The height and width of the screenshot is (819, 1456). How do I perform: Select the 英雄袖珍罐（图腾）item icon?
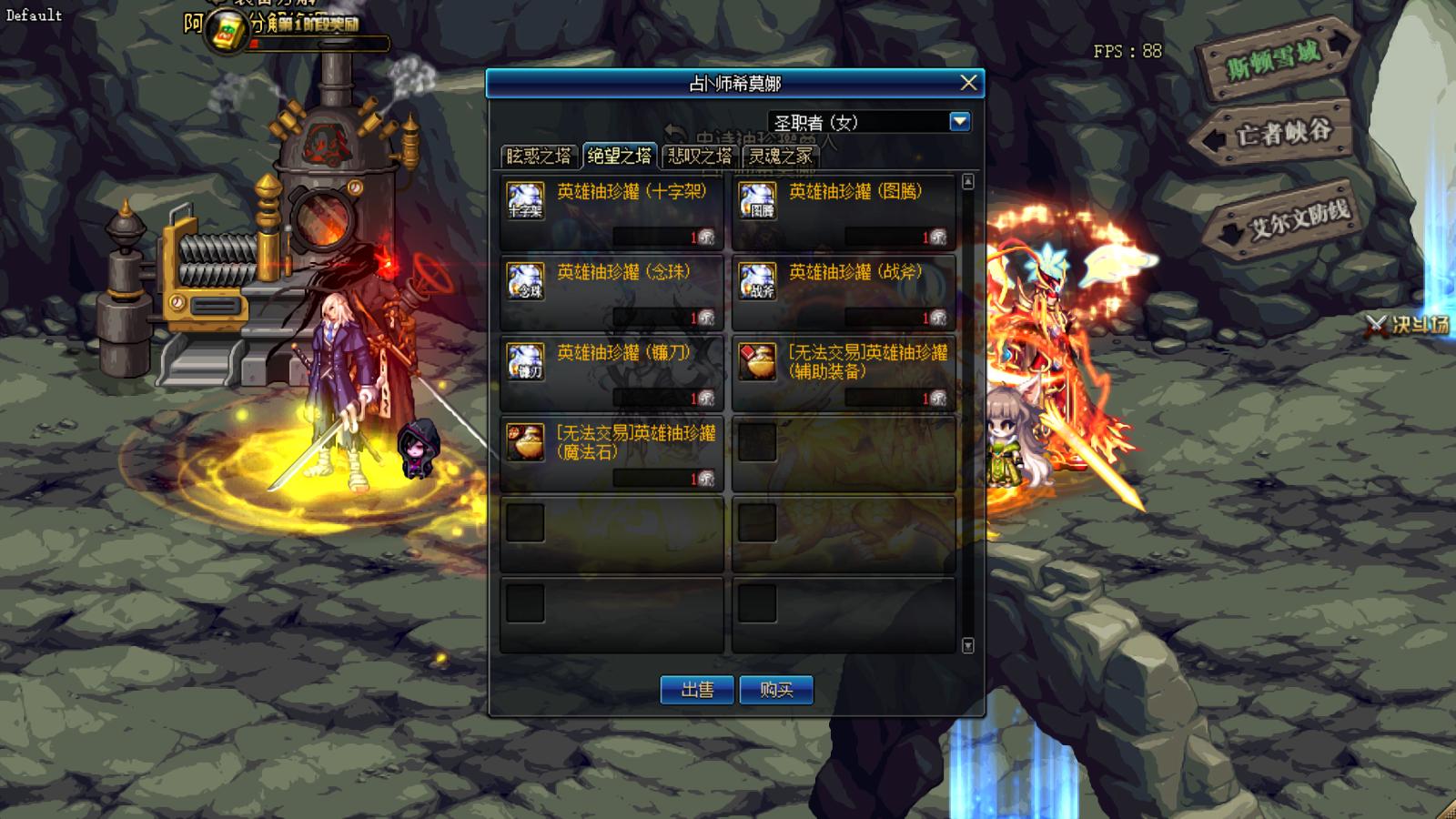pyautogui.click(x=756, y=198)
